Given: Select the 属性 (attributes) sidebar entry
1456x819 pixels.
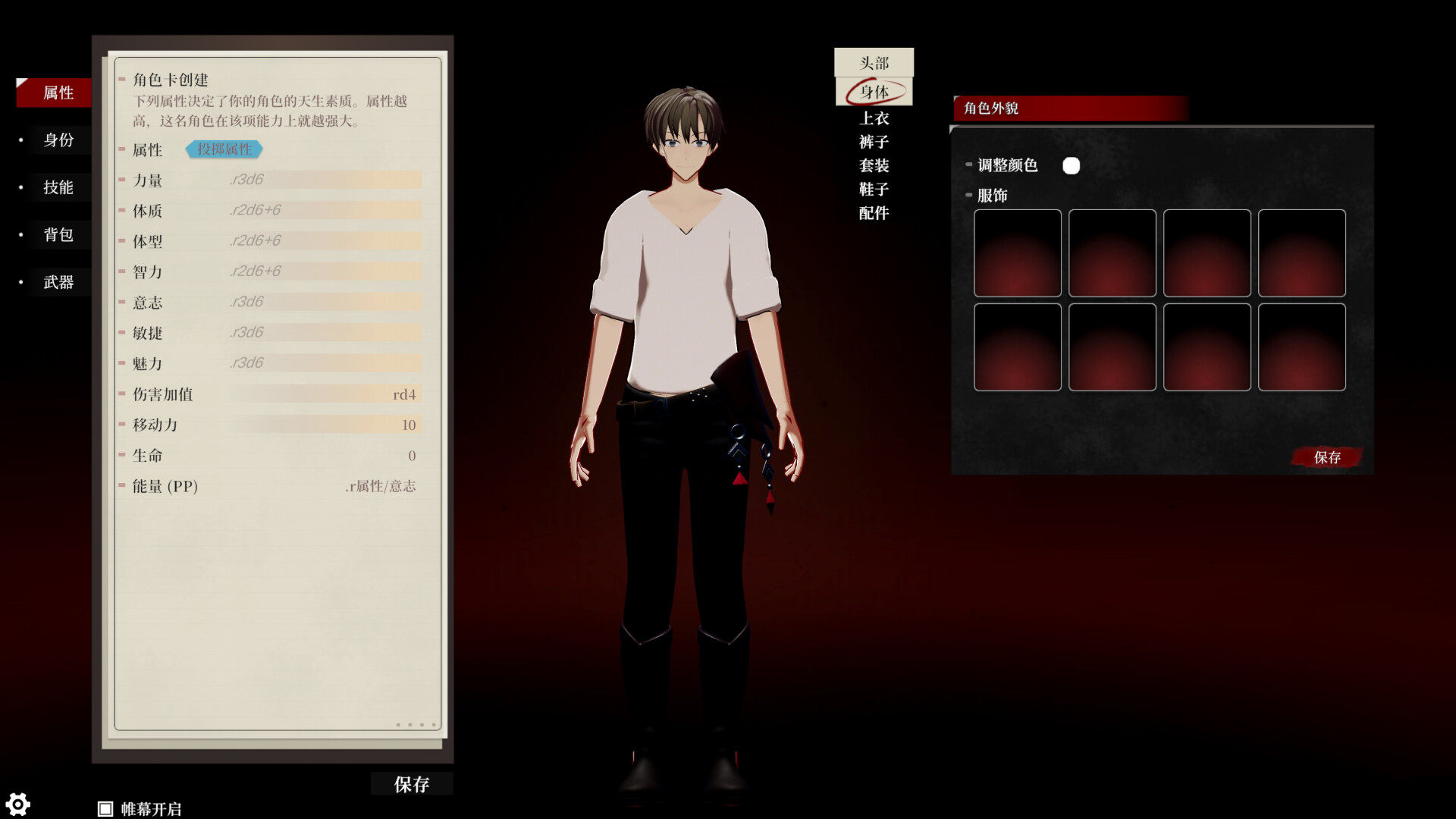Looking at the screenshot, I should click(x=53, y=93).
